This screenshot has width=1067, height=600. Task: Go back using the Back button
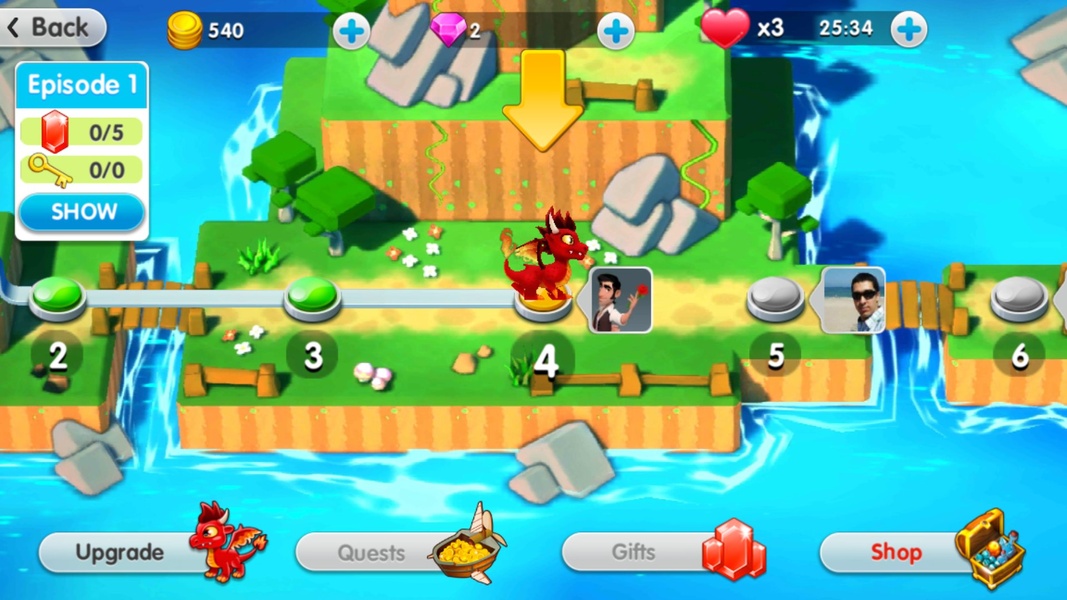pyautogui.click(x=52, y=28)
